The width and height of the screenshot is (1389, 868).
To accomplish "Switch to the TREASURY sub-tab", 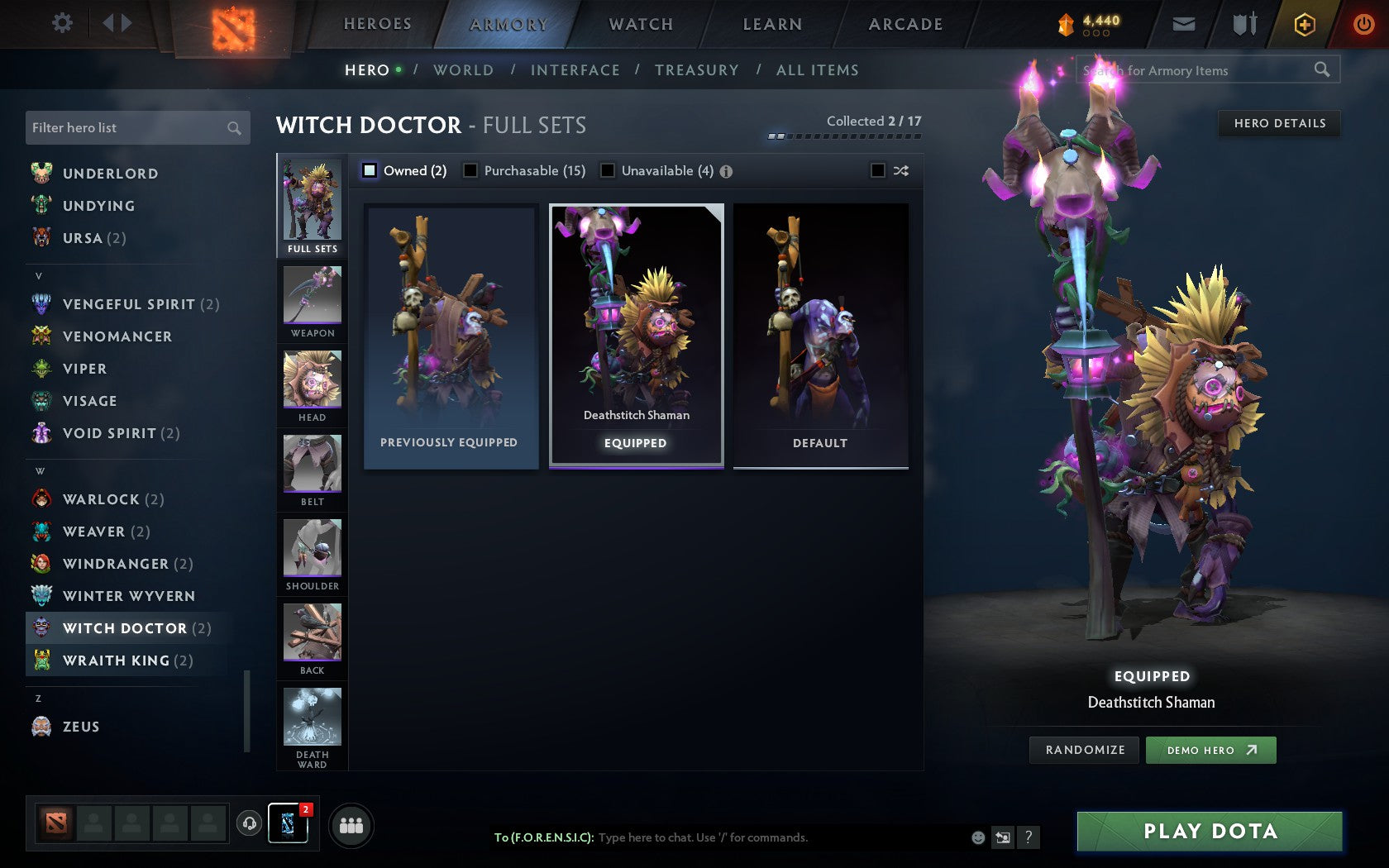I will [x=697, y=70].
